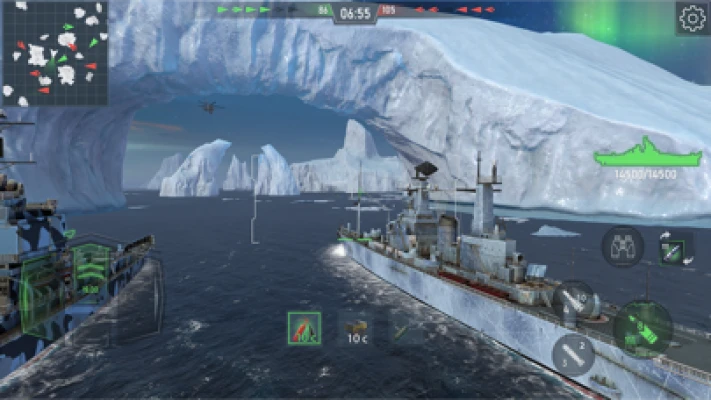Choose the yellow missile ammo slot
Screen dimensions: 711x400
point(407,327)
